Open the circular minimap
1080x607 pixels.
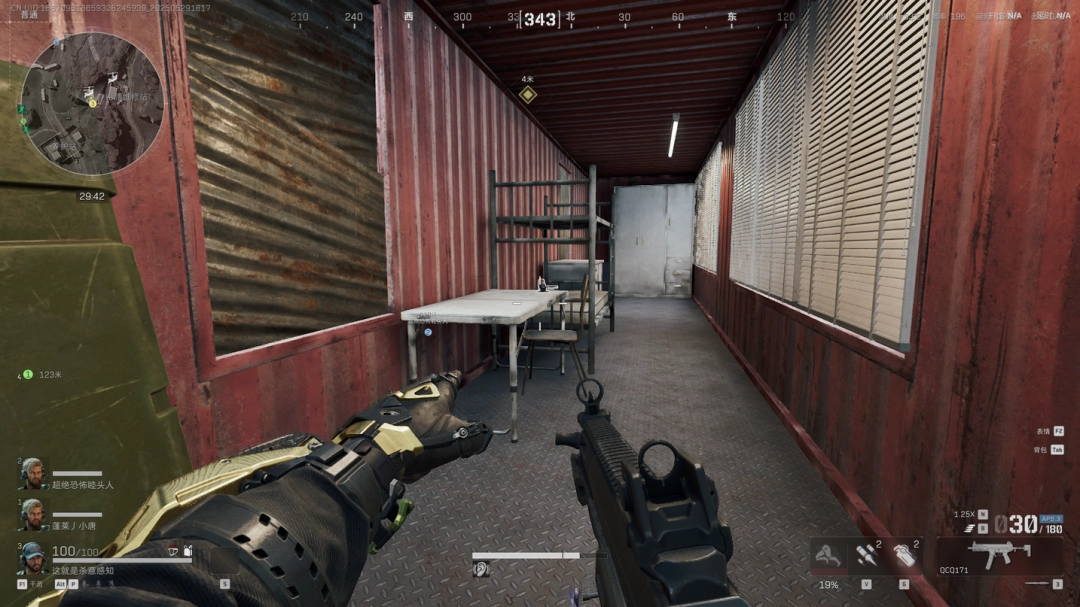pyautogui.click(x=92, y=104)
